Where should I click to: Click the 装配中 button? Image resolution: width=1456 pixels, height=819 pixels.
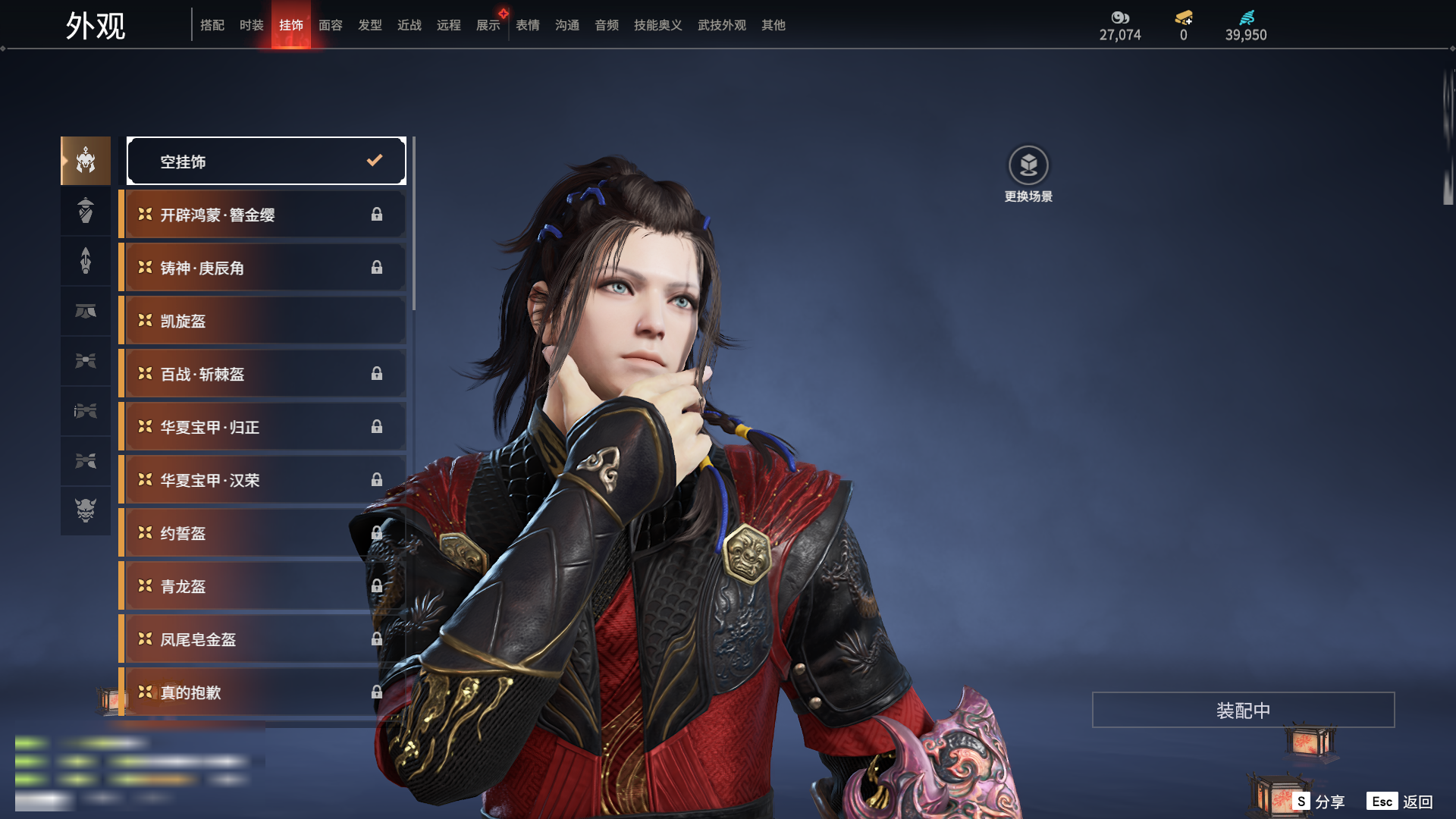pyautogui.click(x=1243, y=710)
